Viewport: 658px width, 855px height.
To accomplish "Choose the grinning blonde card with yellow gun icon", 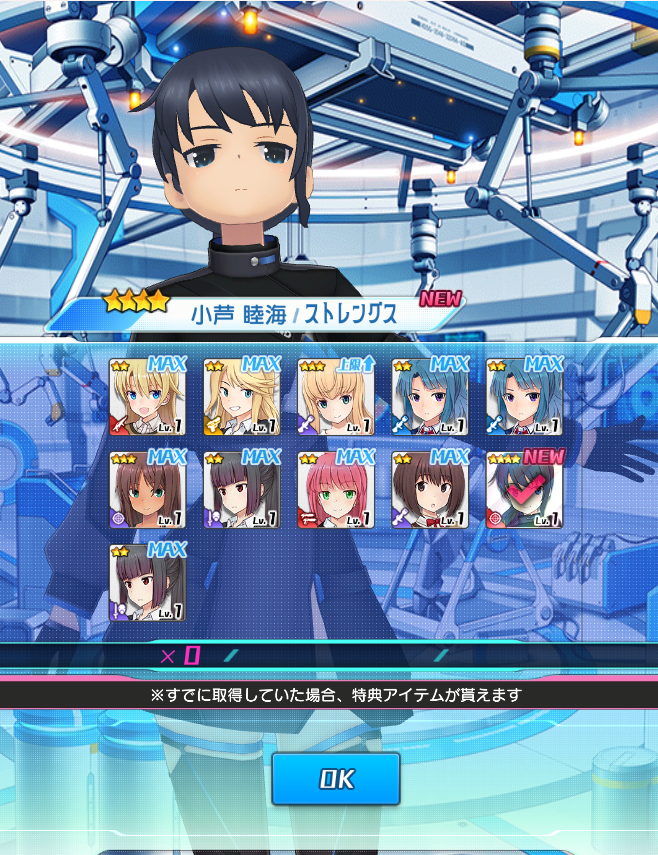I will tap(242, 397).
